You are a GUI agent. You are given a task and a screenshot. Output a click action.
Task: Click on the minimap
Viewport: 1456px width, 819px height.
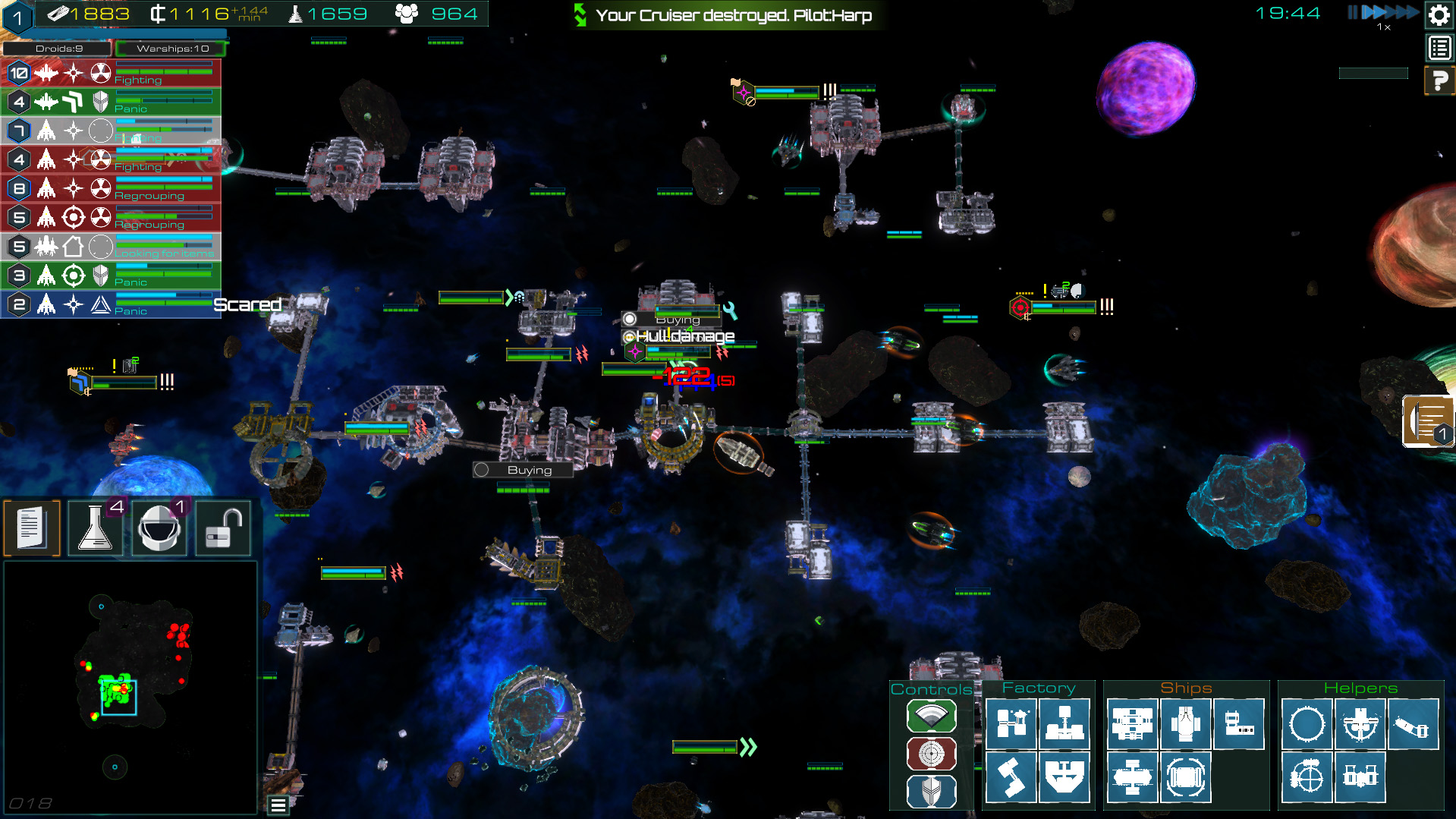pyautogui.click(x=130, y=687)
